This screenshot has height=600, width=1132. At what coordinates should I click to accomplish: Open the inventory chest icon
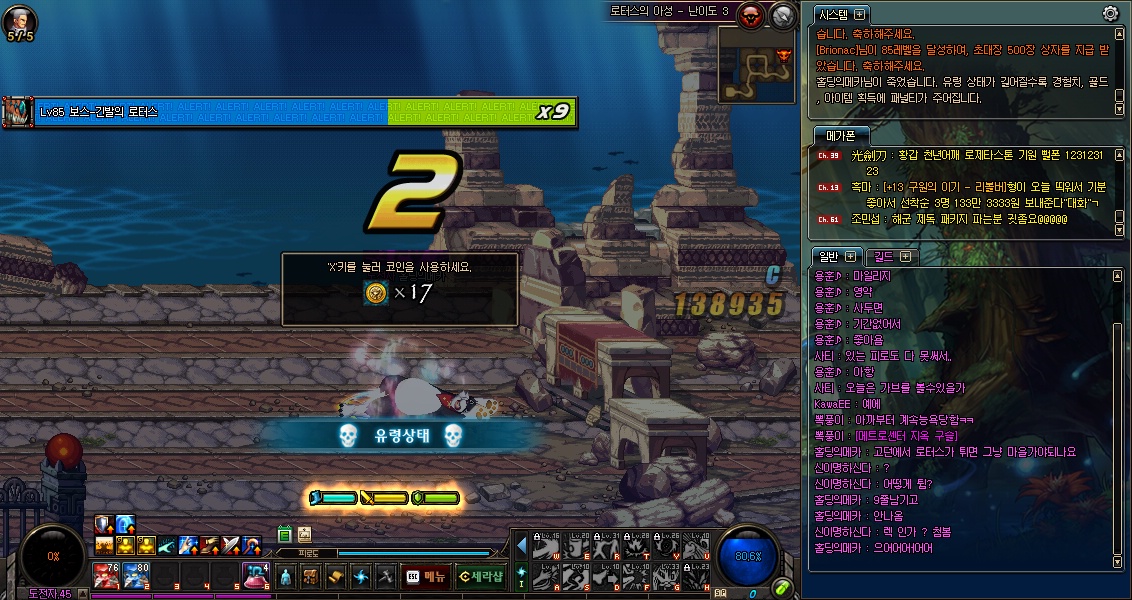tap(310, 576)
